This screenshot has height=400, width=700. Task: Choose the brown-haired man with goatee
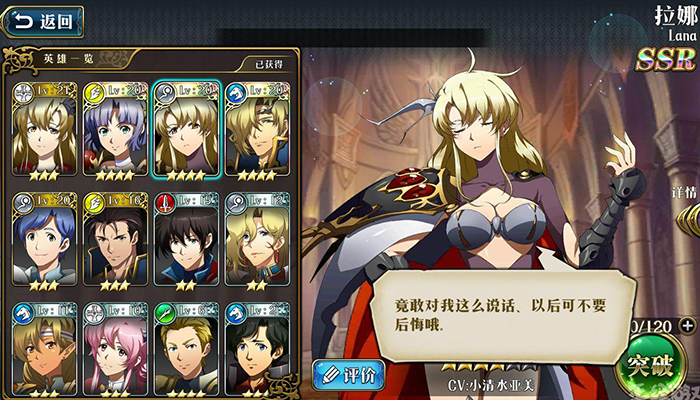coord(114,240)
